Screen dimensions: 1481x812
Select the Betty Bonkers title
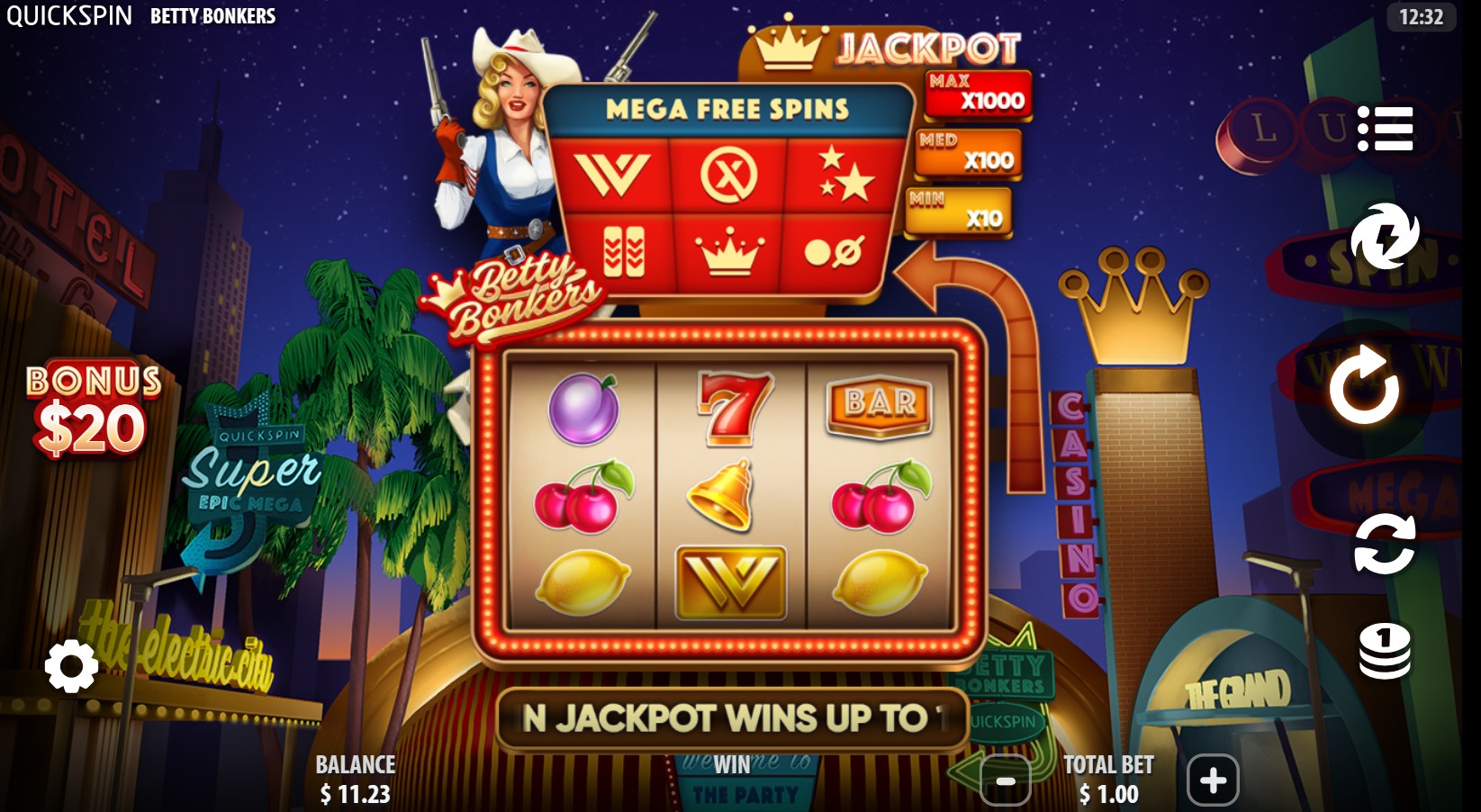click(x=214, y=15)
